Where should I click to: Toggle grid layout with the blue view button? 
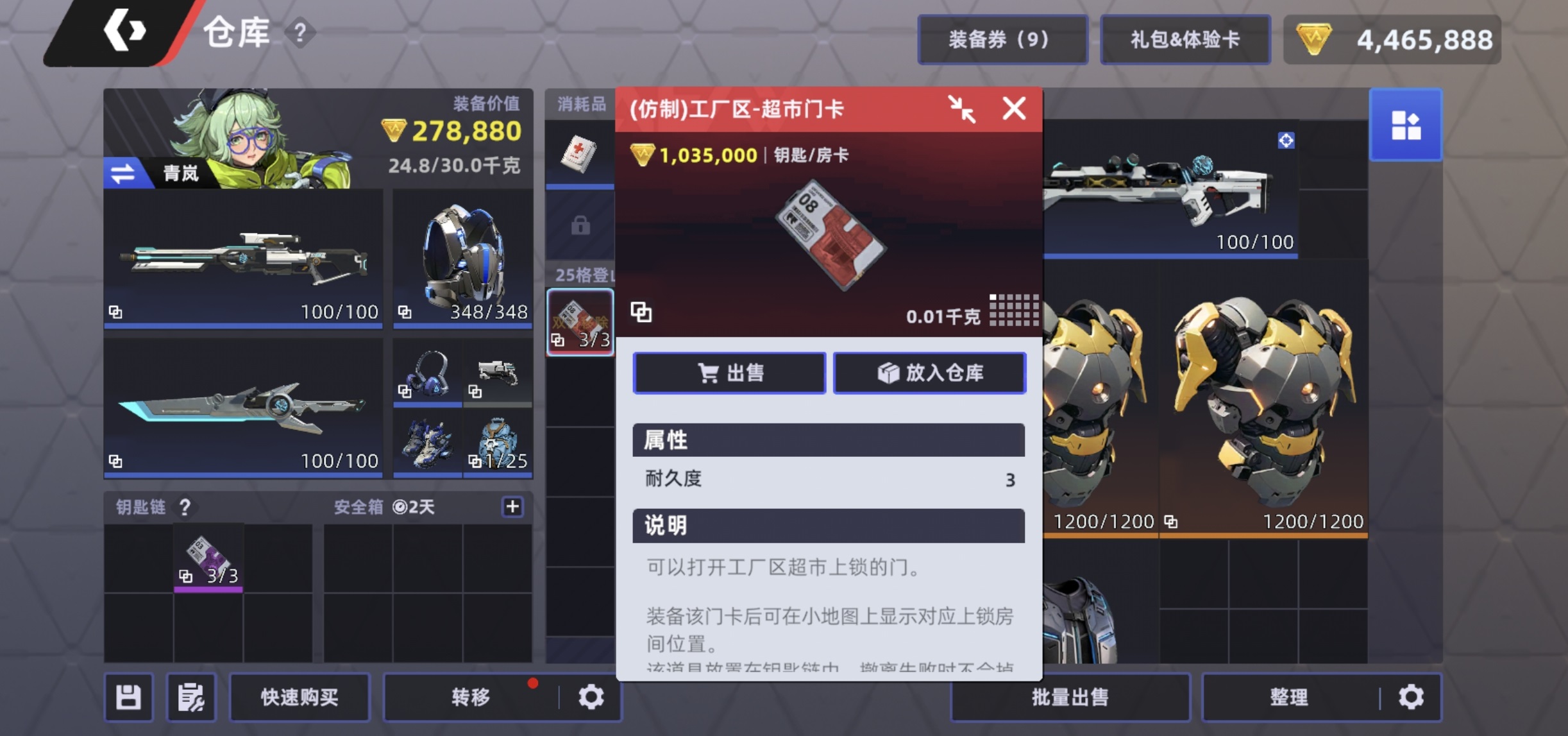[1405, 124]
